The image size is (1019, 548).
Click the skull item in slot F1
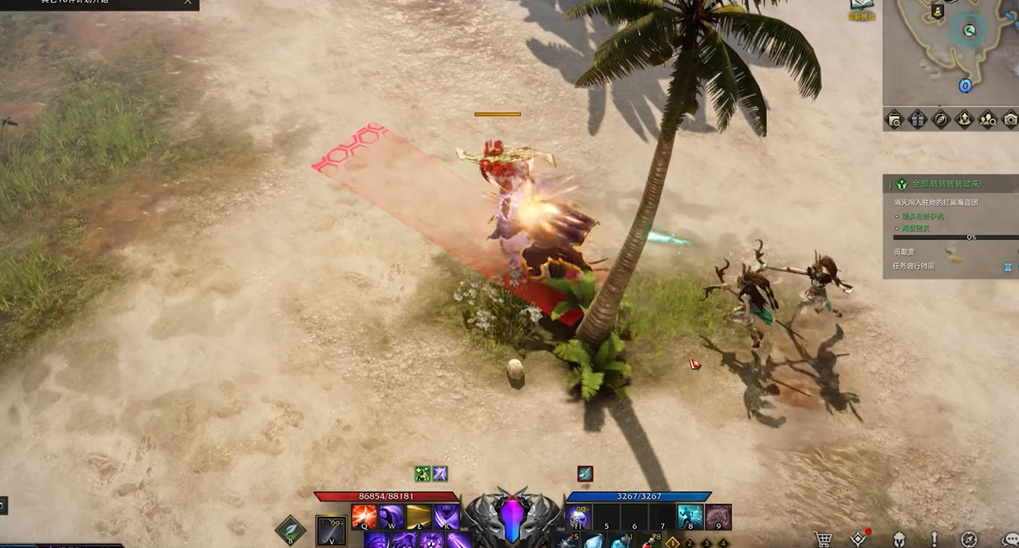coord(579,517)
